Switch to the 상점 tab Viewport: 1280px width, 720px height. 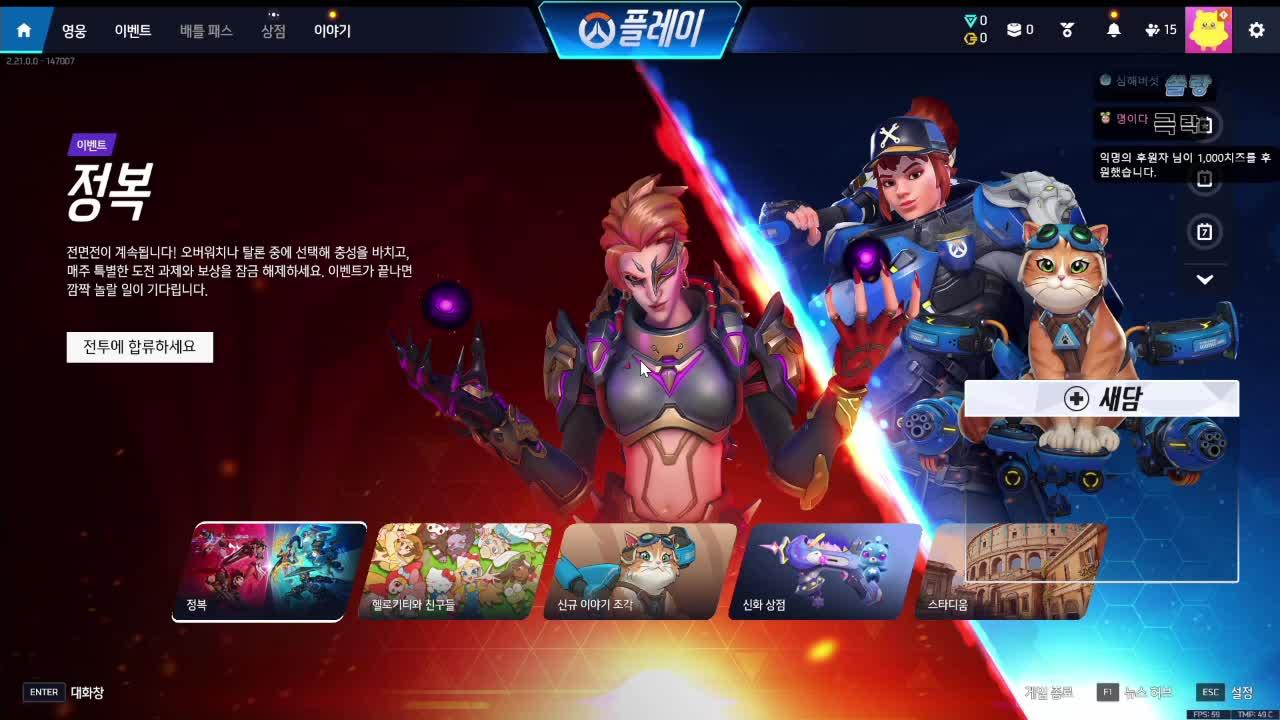272,30
